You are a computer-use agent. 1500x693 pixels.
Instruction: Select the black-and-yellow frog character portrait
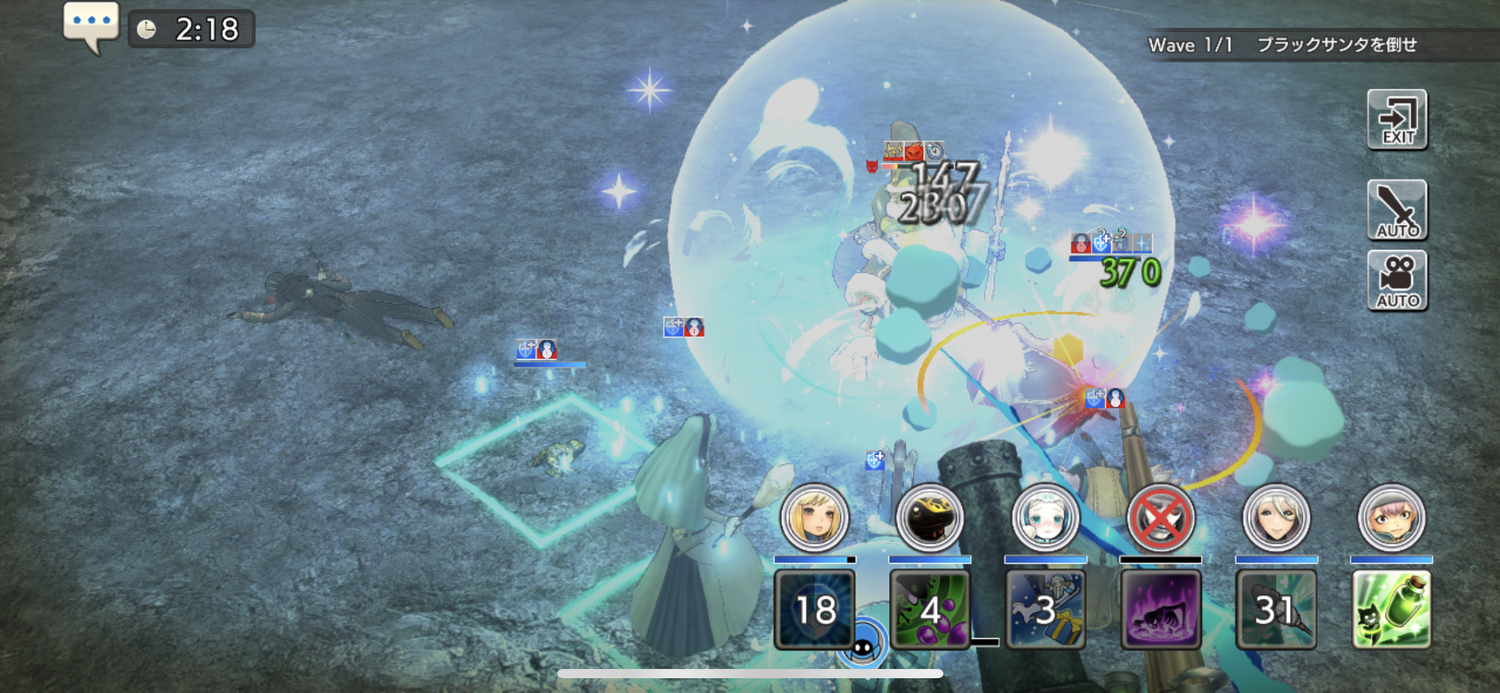click(x=929, y=519)
